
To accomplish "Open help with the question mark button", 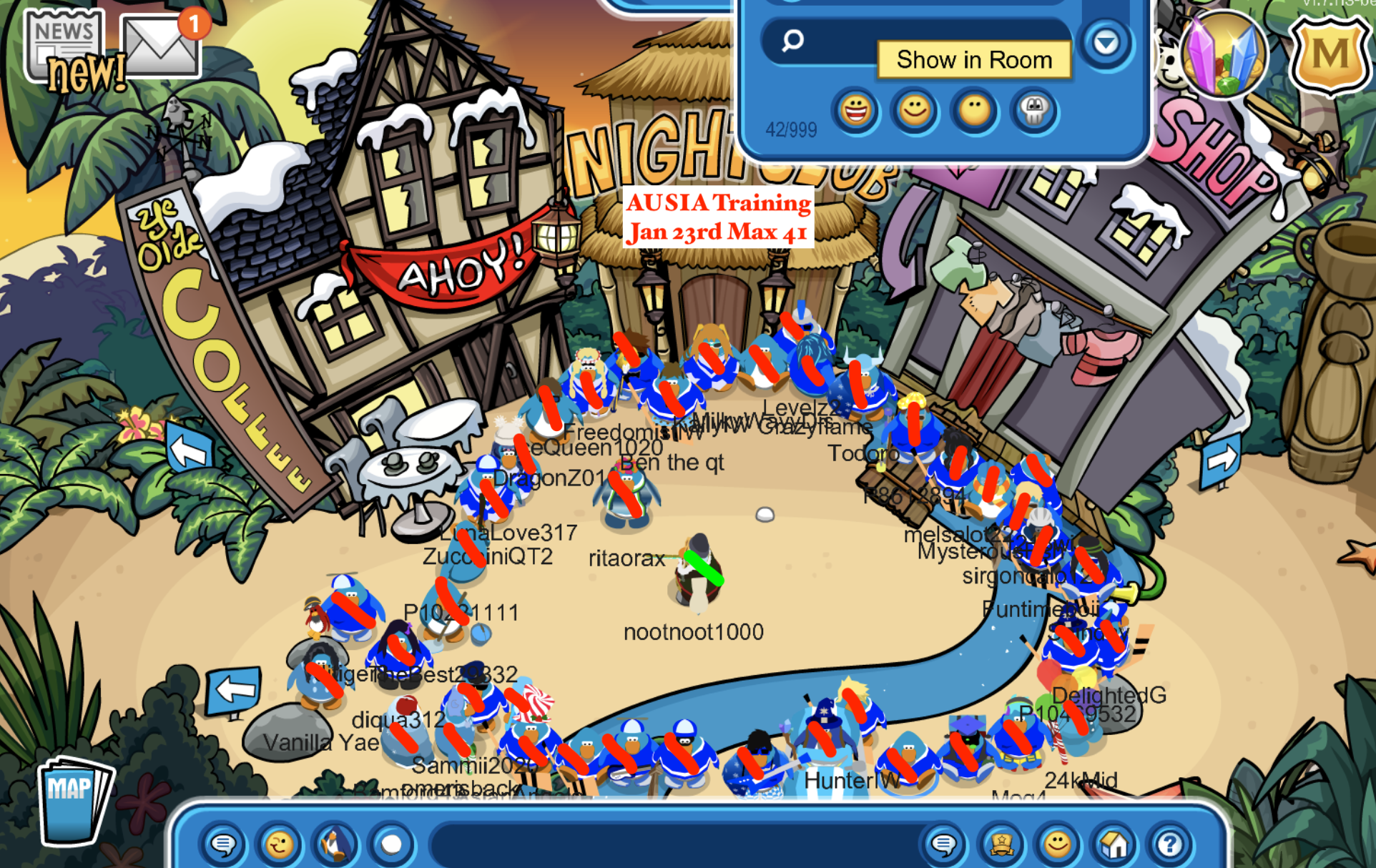I will pos(1170,845).
